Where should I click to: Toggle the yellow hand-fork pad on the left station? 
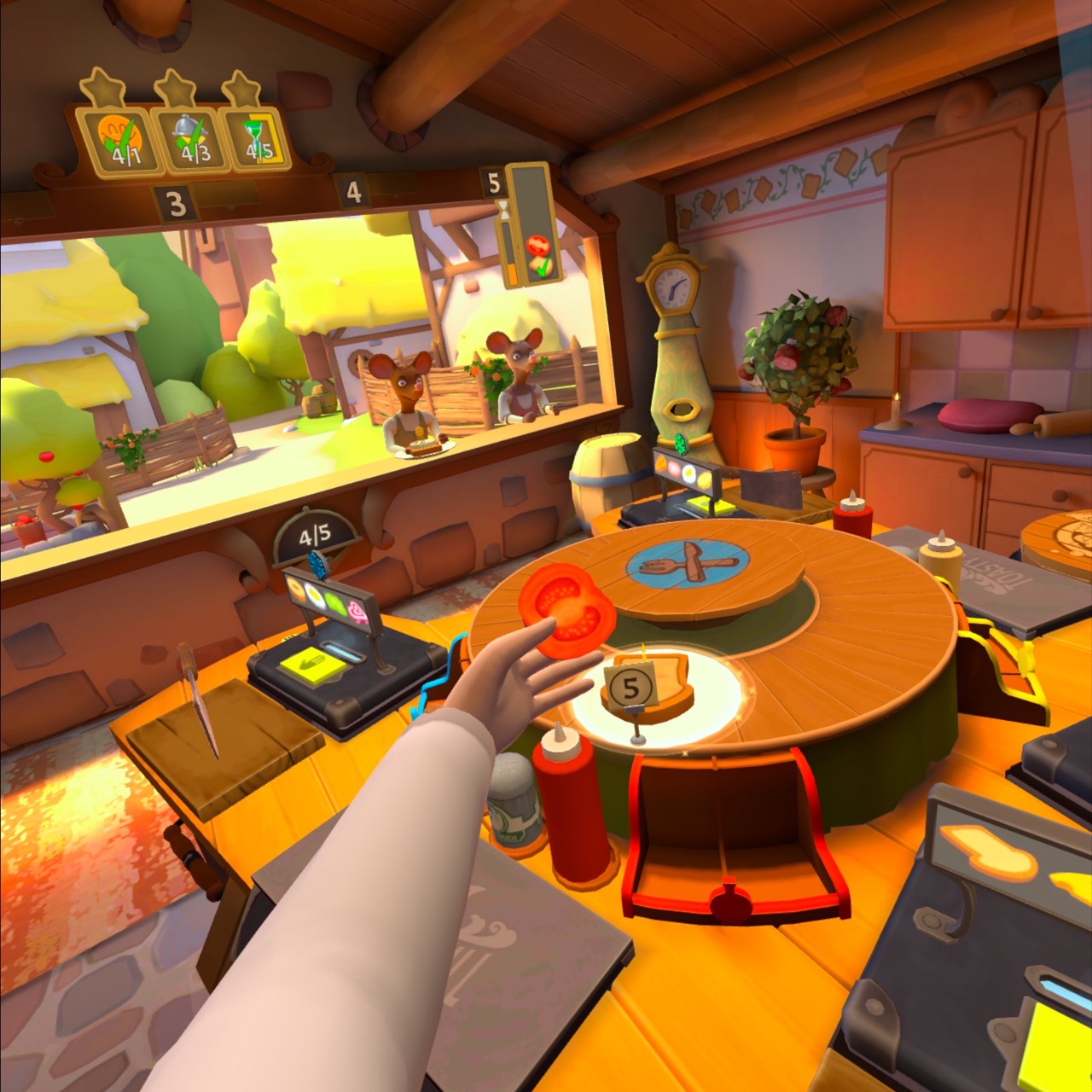311,664
